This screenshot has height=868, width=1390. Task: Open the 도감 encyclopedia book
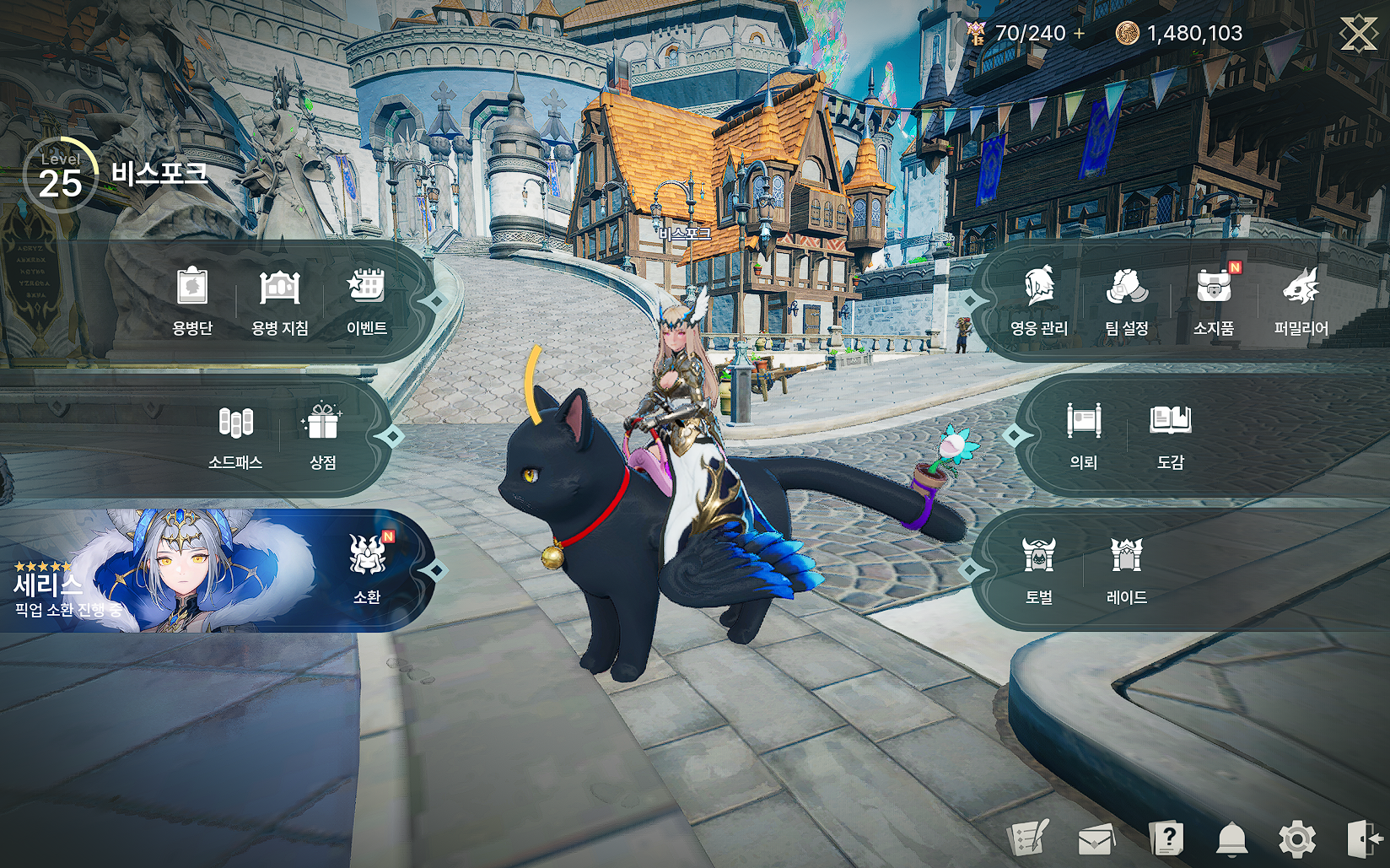(x=1171, y=434)
